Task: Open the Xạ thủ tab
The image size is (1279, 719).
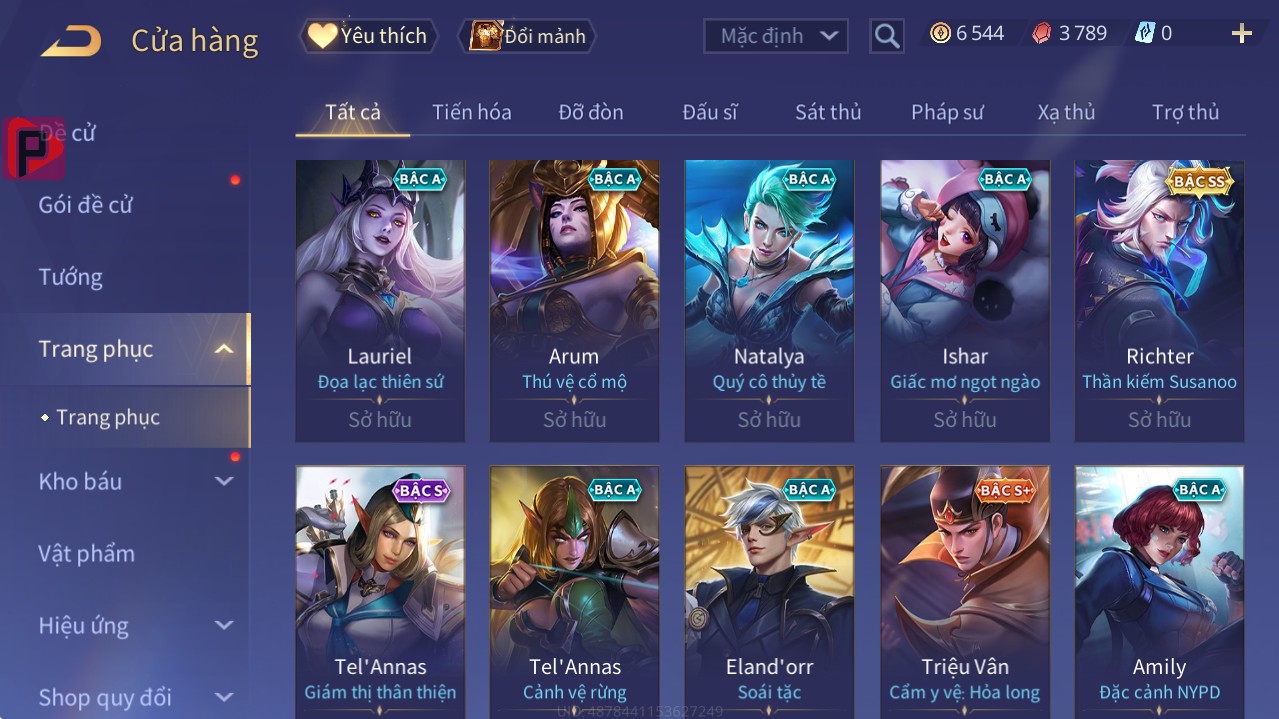Action: pos(1066,112)
